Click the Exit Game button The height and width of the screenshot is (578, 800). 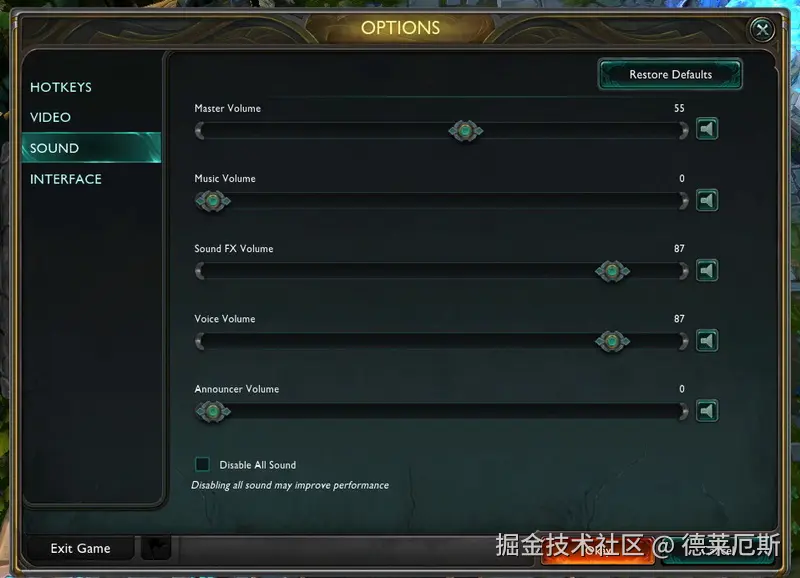(x=80, y=548)
